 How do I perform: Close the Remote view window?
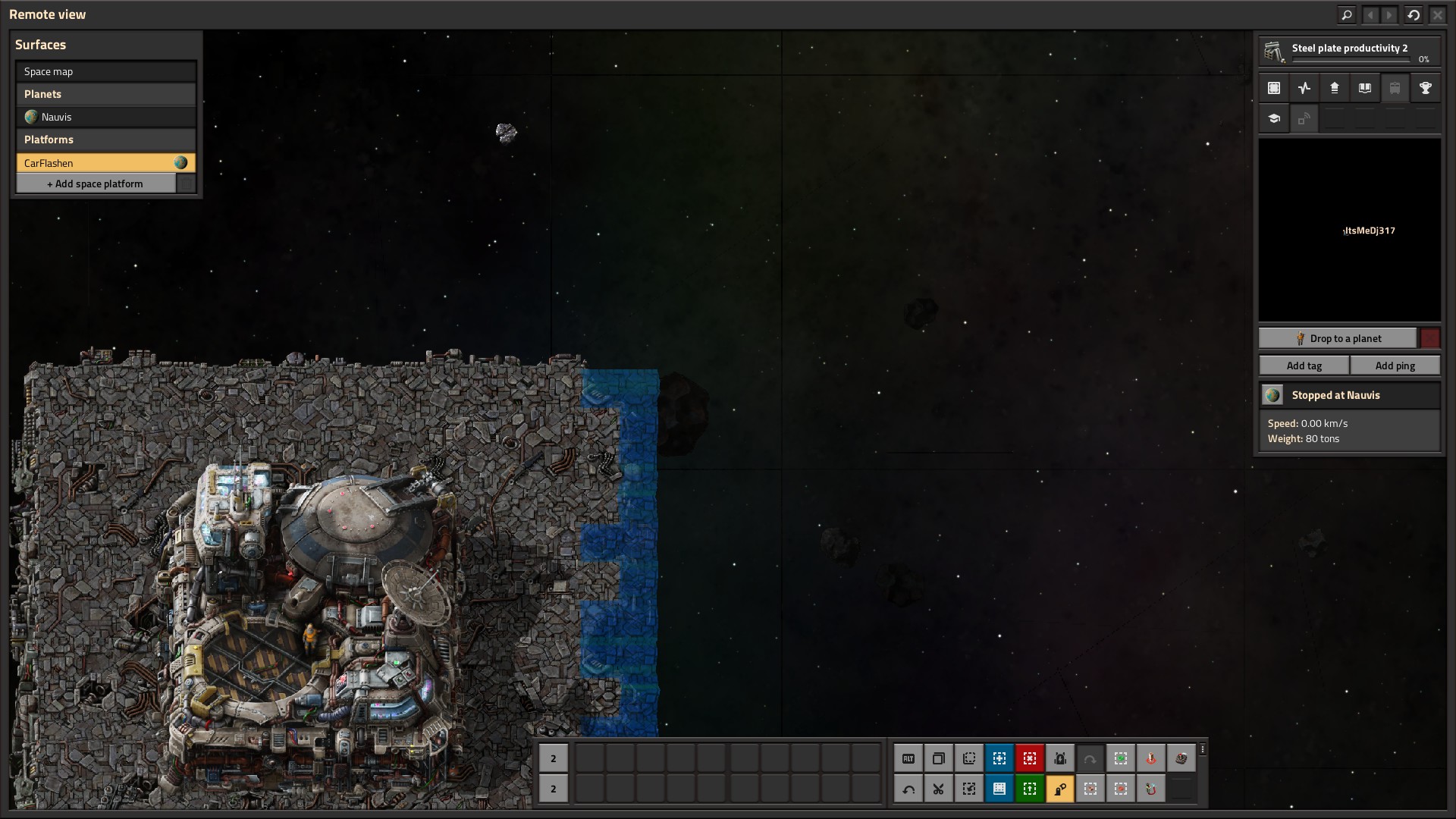(1438, 14)
